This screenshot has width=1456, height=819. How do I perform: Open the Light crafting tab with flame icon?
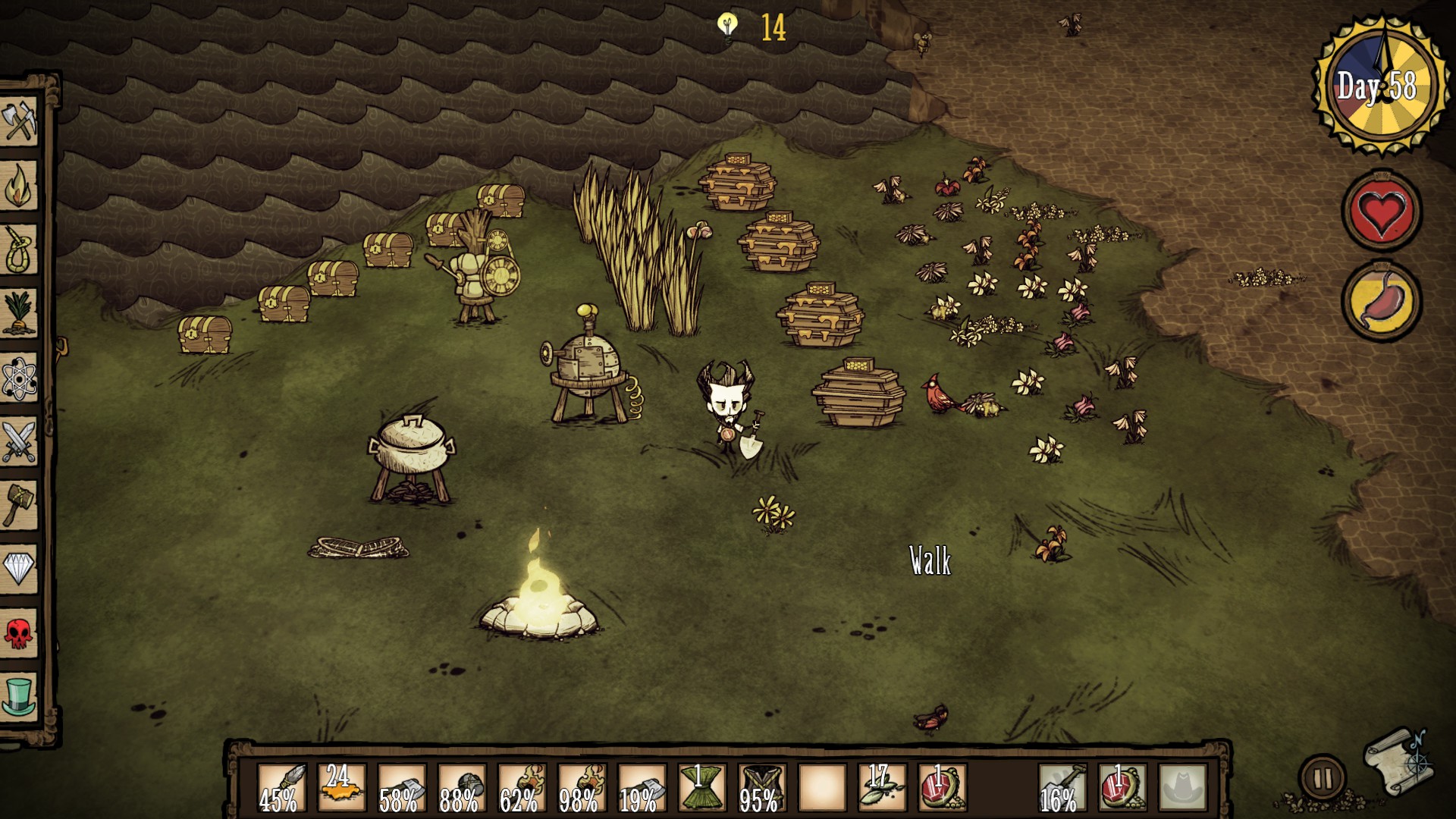coord(19,186)
